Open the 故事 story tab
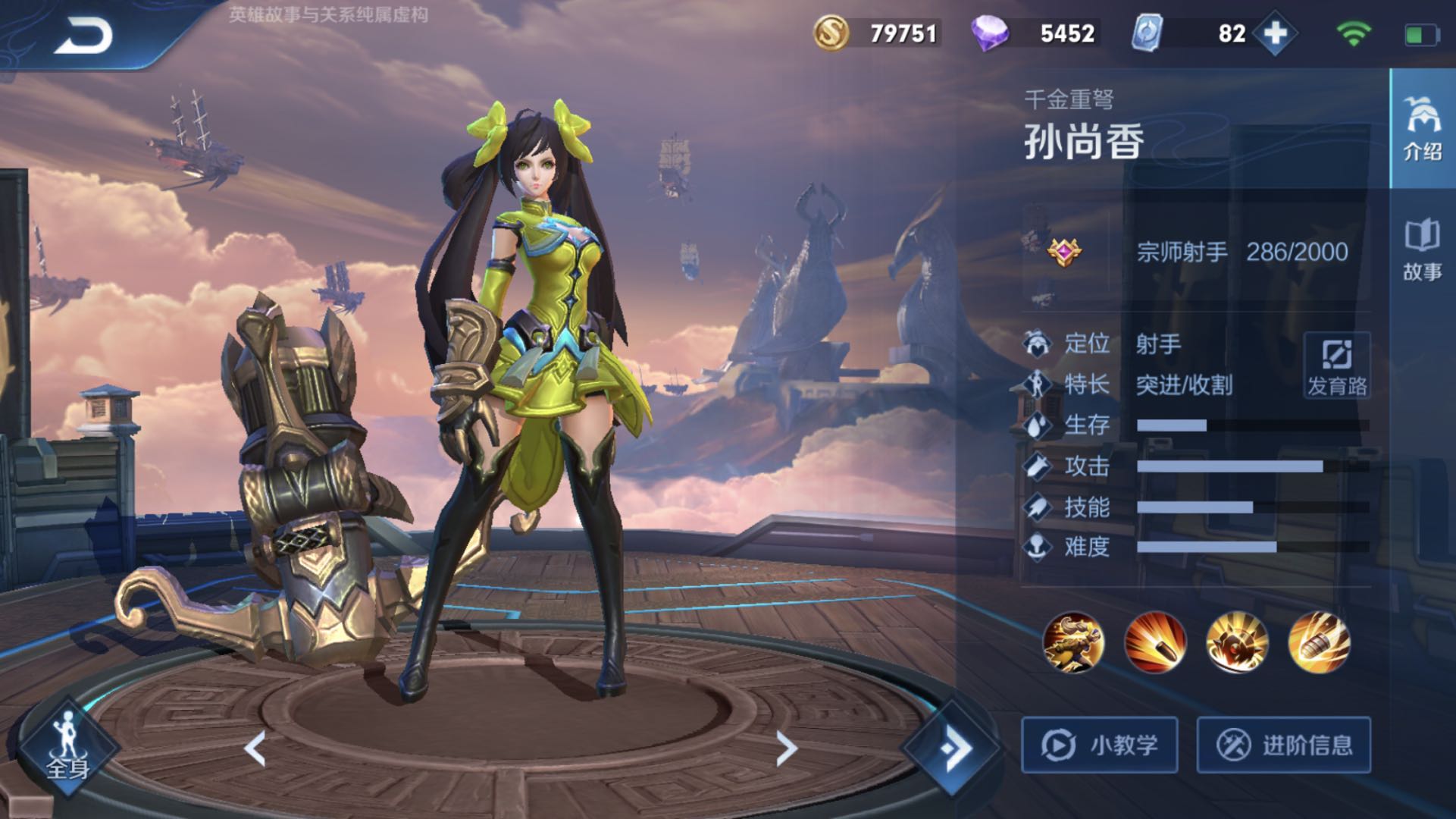 coord(1422,250)
